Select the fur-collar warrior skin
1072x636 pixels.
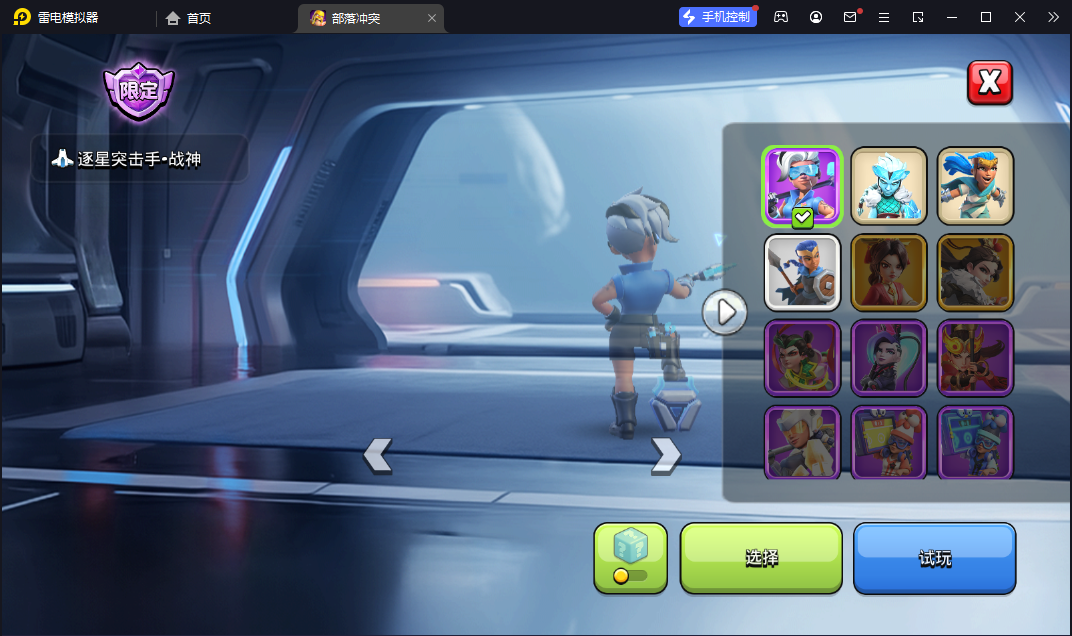click(975, 273)
